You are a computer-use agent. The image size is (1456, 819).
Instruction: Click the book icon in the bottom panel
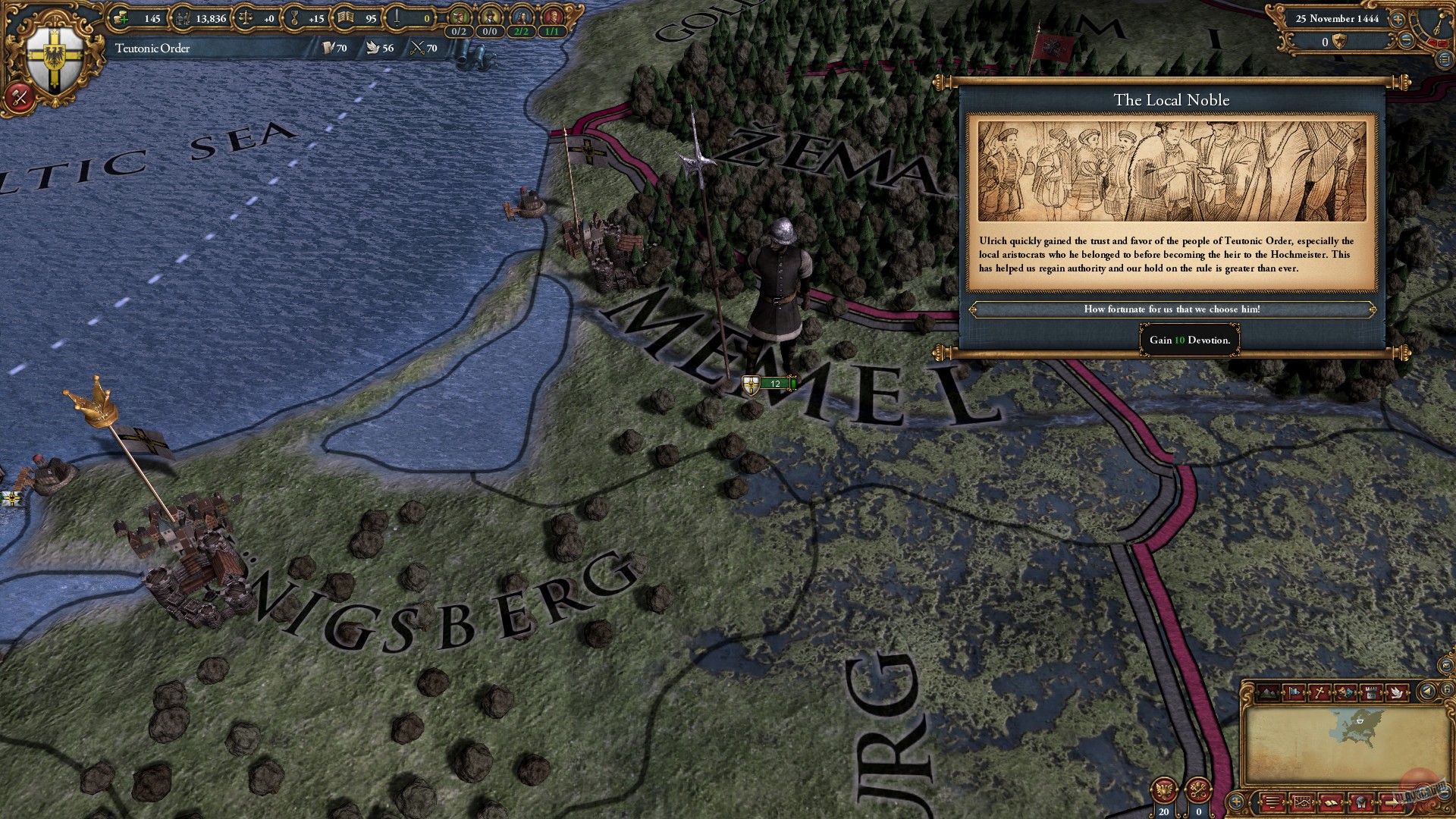[x=1331, y=802]
